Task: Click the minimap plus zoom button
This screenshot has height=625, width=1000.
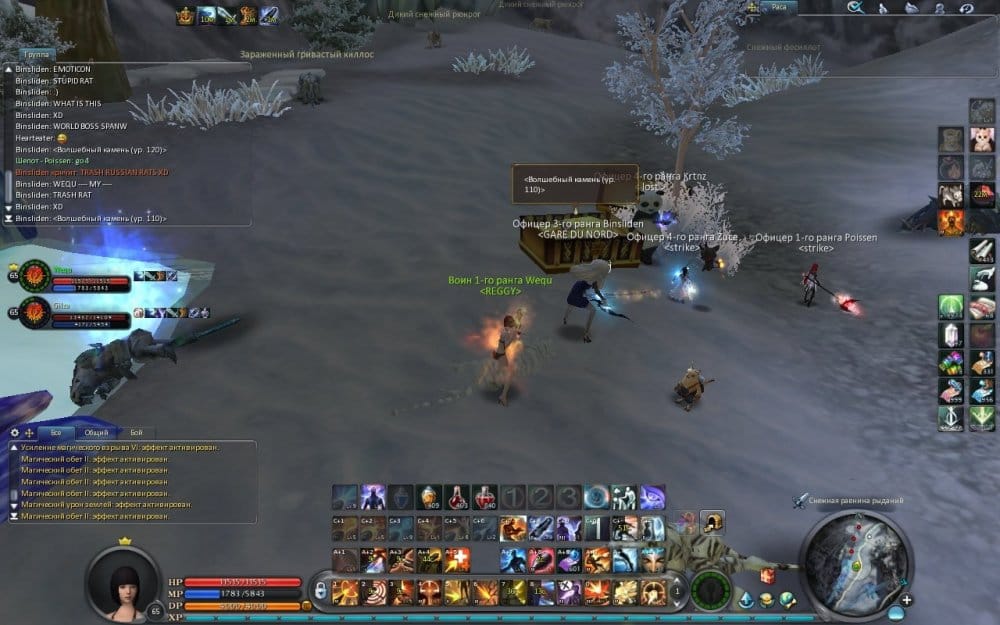Action: (x=906, y=600)
